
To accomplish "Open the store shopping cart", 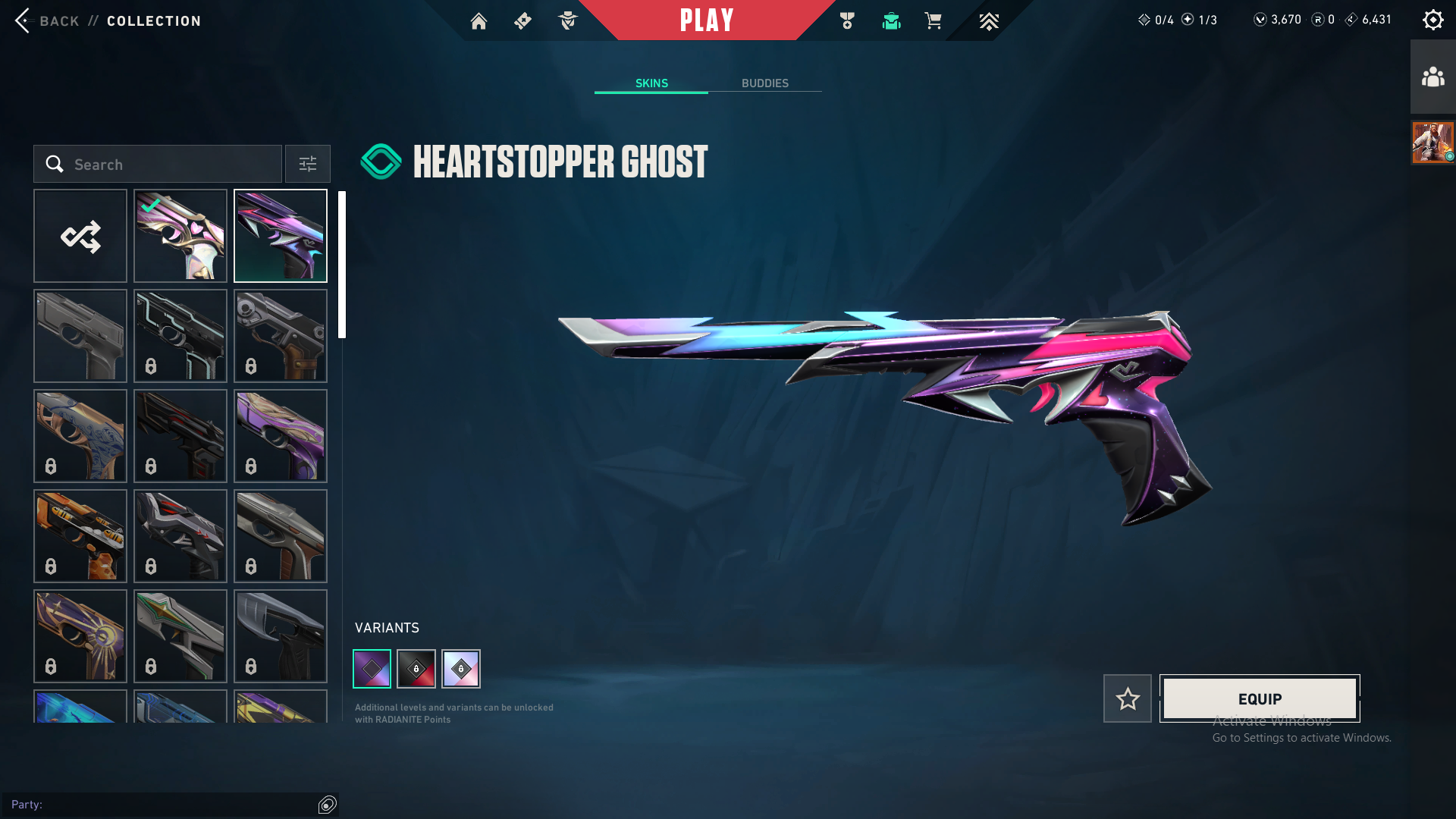I will (x=933, y=21).
